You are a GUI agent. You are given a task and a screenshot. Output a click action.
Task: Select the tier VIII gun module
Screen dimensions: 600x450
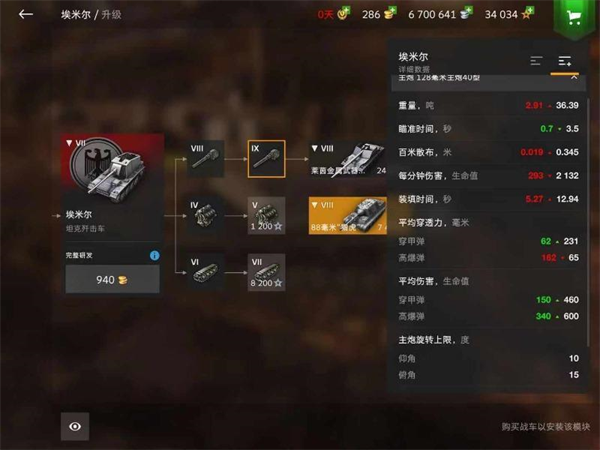tap(206, 159)
